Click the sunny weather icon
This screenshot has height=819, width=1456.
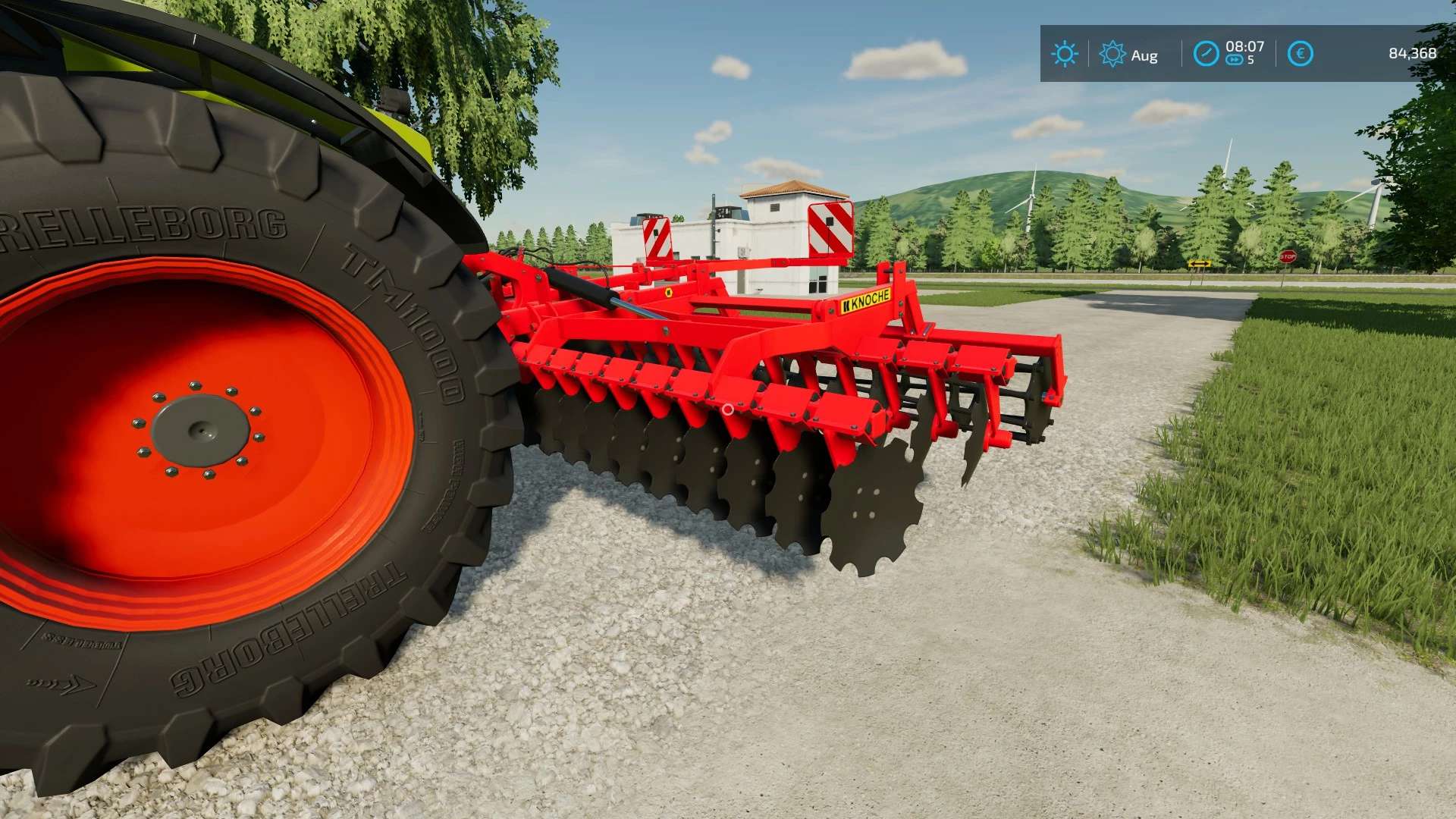[x=1064, y=54]
